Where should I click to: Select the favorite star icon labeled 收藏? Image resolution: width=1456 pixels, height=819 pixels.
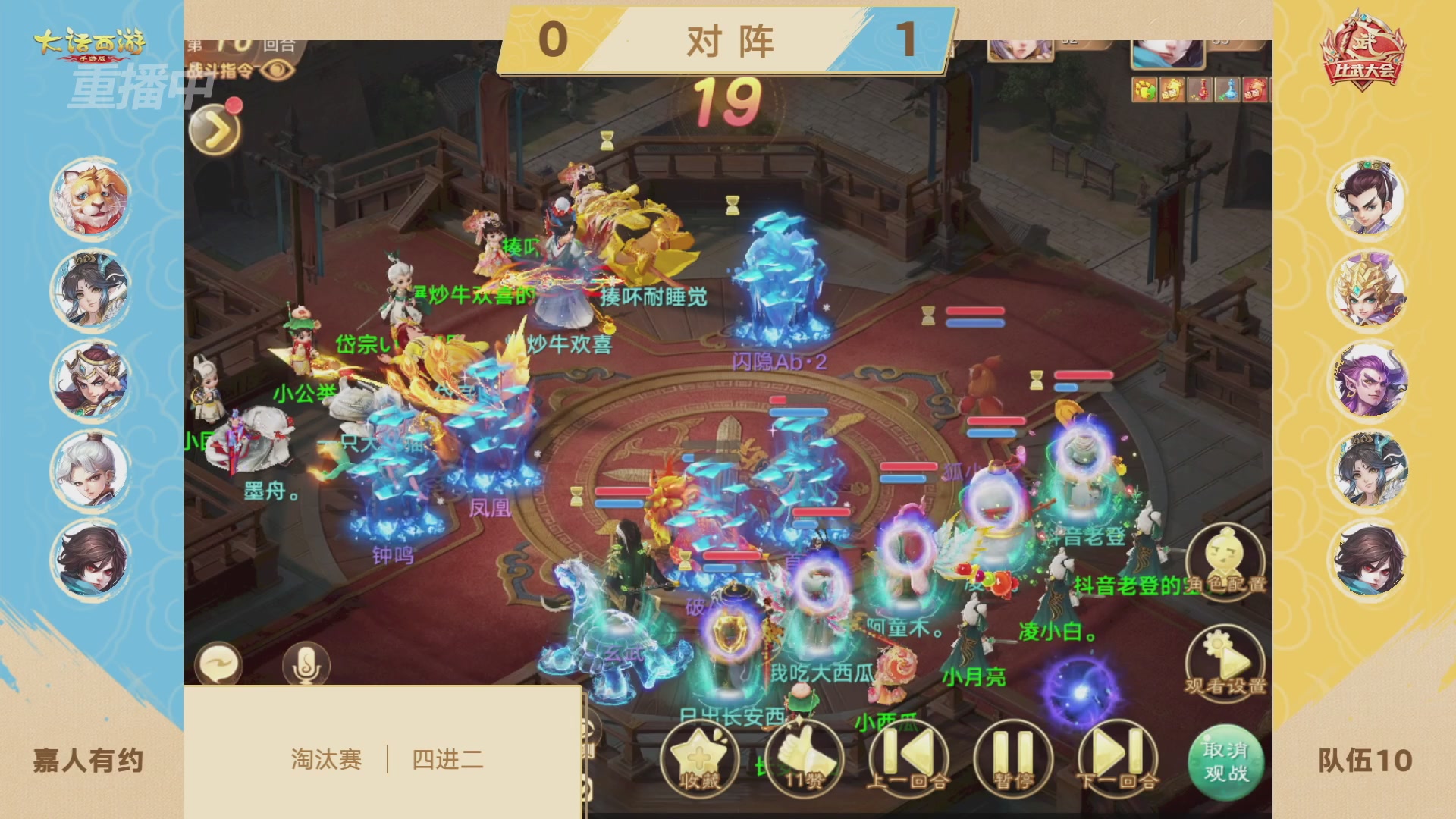pos(699,758)
